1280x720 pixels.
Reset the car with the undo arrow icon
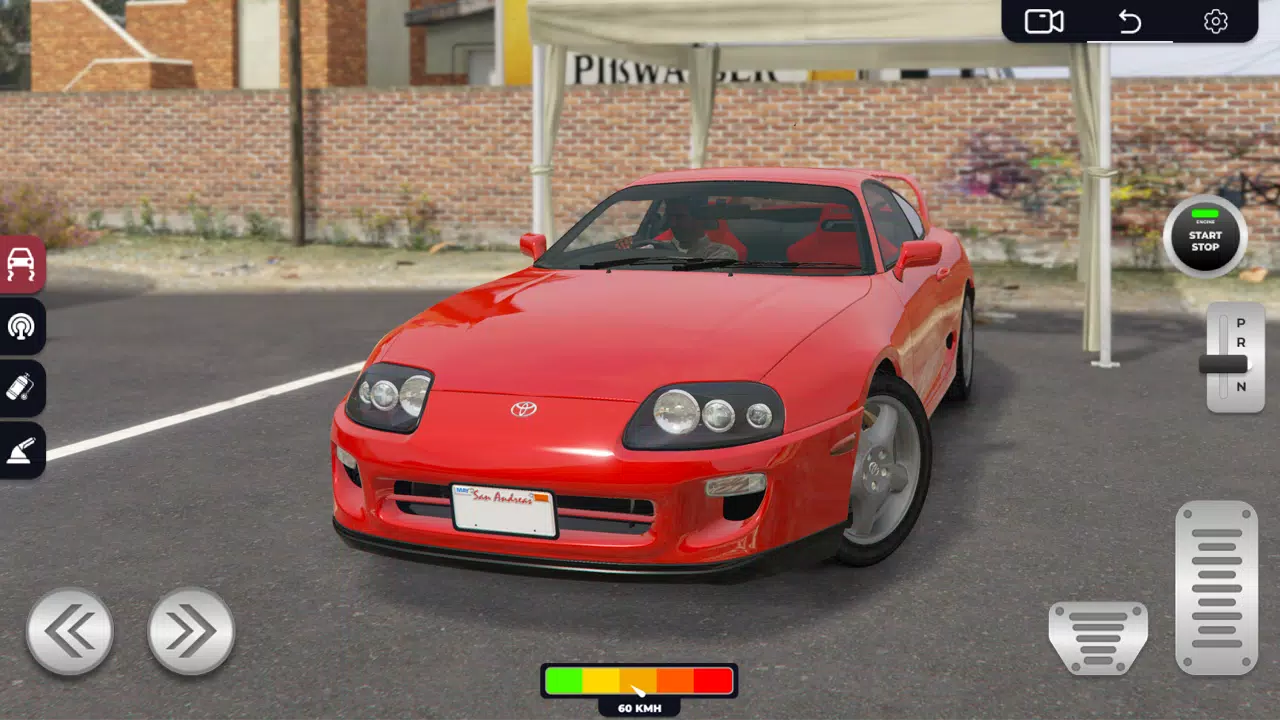pyautogui.click(x=1129, y=20)
